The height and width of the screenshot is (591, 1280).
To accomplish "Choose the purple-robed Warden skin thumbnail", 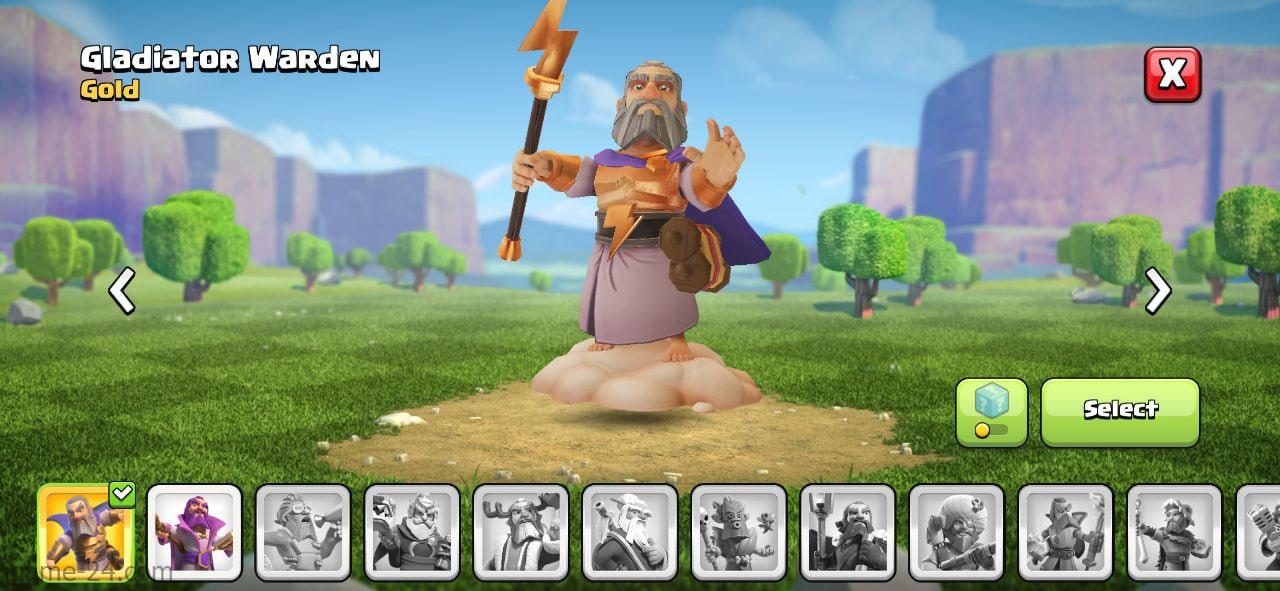I will click(x=195, y=532).
